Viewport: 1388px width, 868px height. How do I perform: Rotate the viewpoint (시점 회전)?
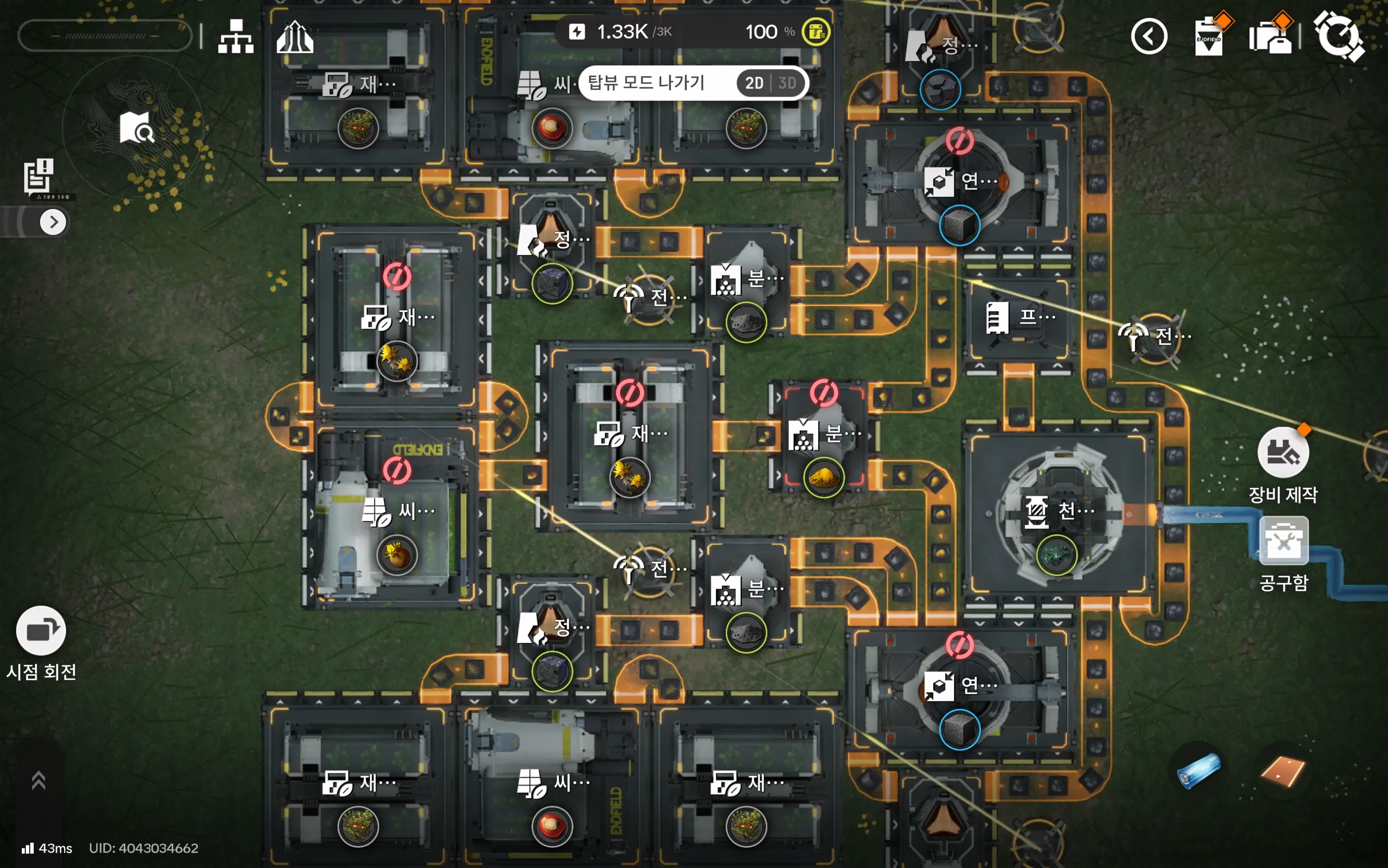41,631
